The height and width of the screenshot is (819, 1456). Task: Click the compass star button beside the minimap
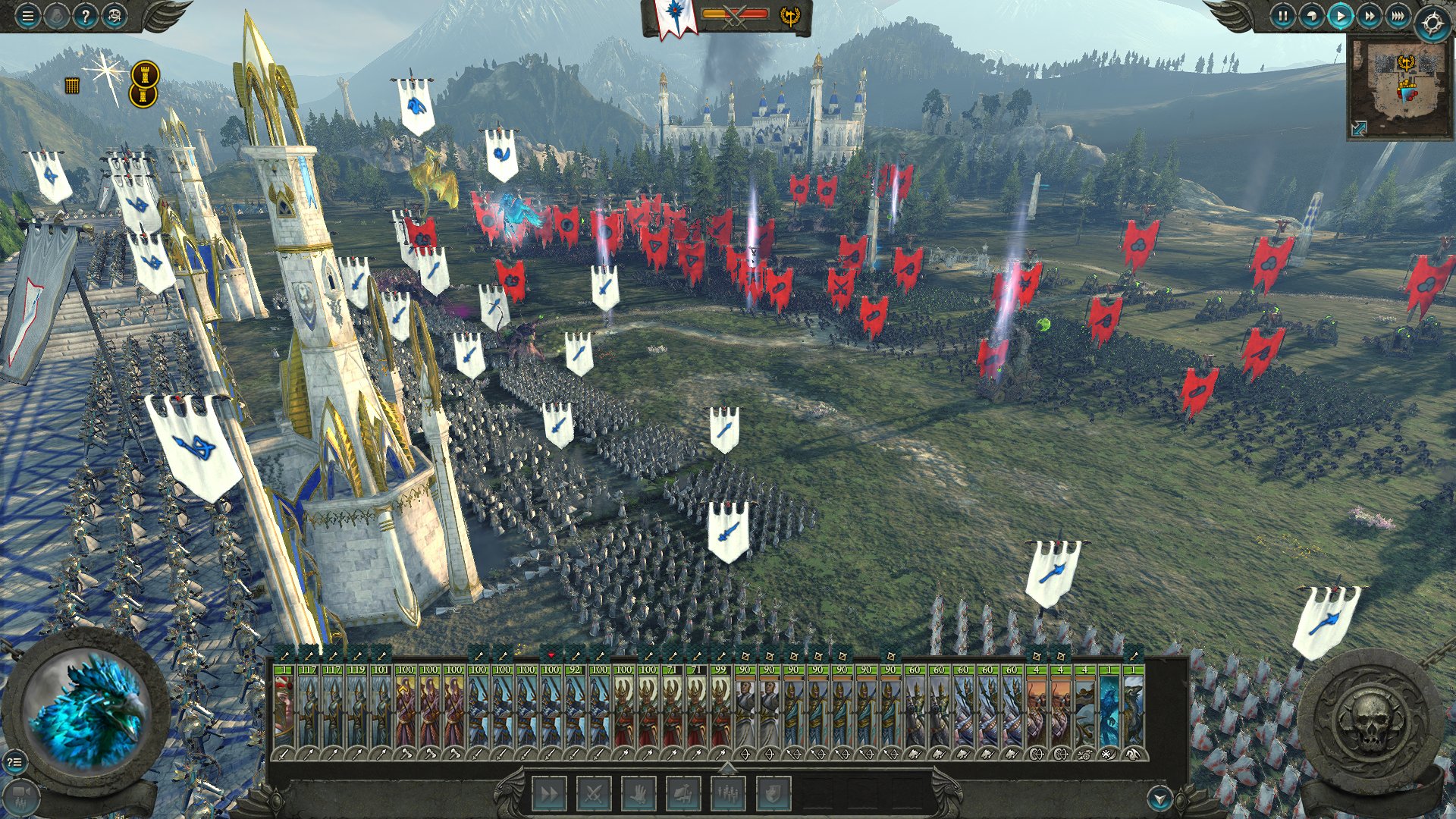coord(1432,24)
